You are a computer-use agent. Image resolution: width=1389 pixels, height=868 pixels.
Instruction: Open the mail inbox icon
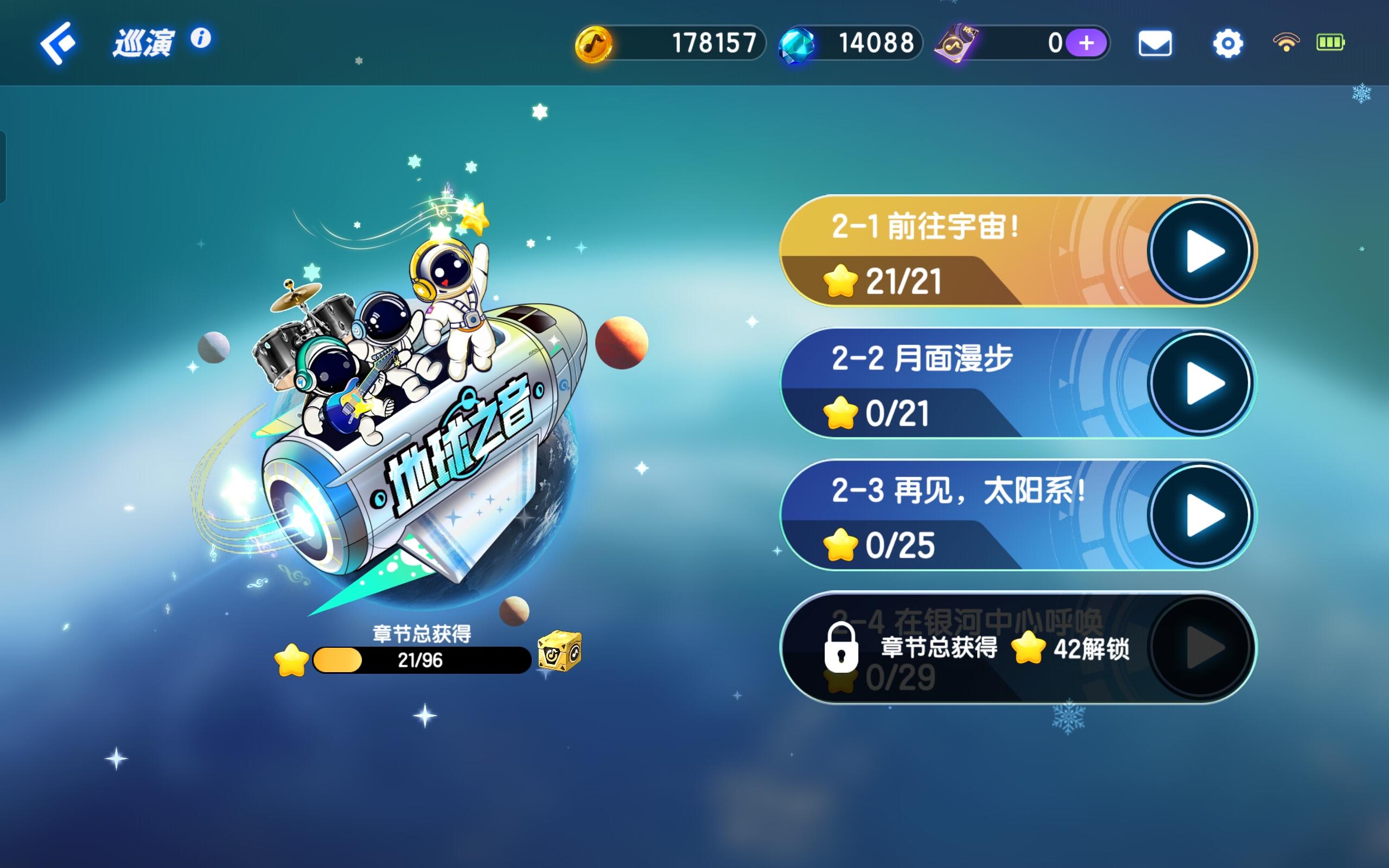(x=1155, y=43)
